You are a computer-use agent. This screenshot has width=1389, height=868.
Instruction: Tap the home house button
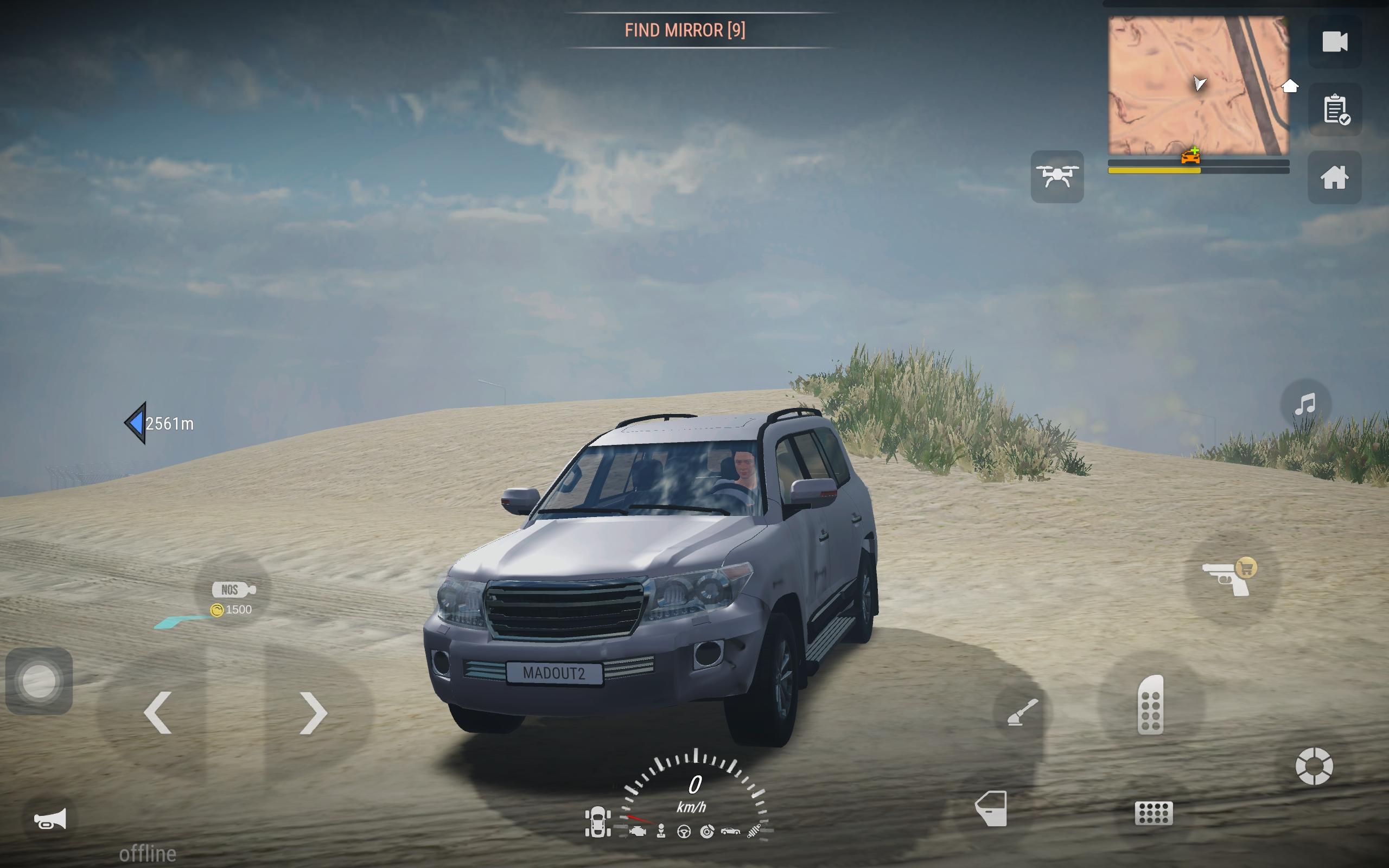(1335, 177)
